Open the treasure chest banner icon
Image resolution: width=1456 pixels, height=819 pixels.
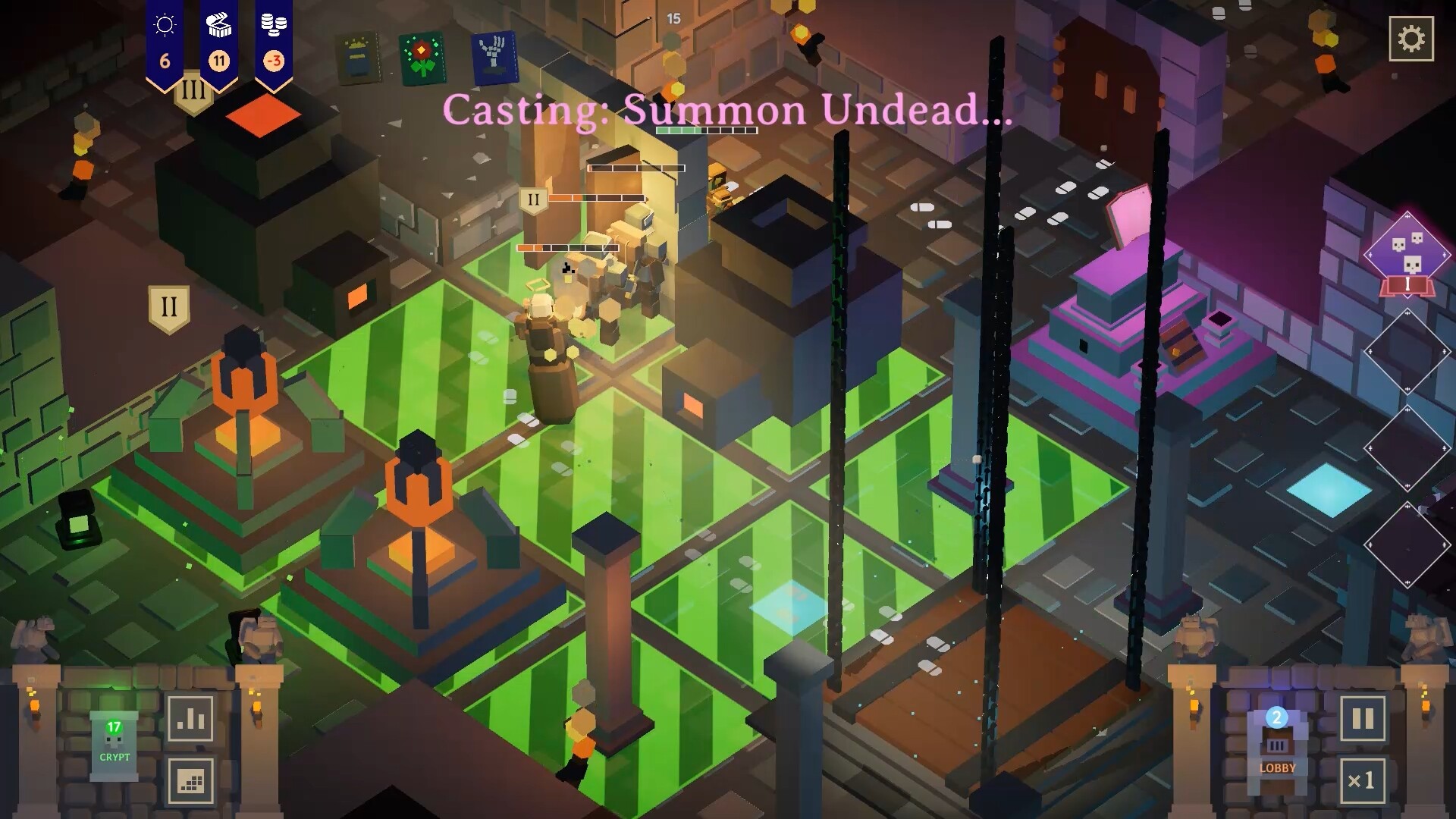[x=218, y=24]
